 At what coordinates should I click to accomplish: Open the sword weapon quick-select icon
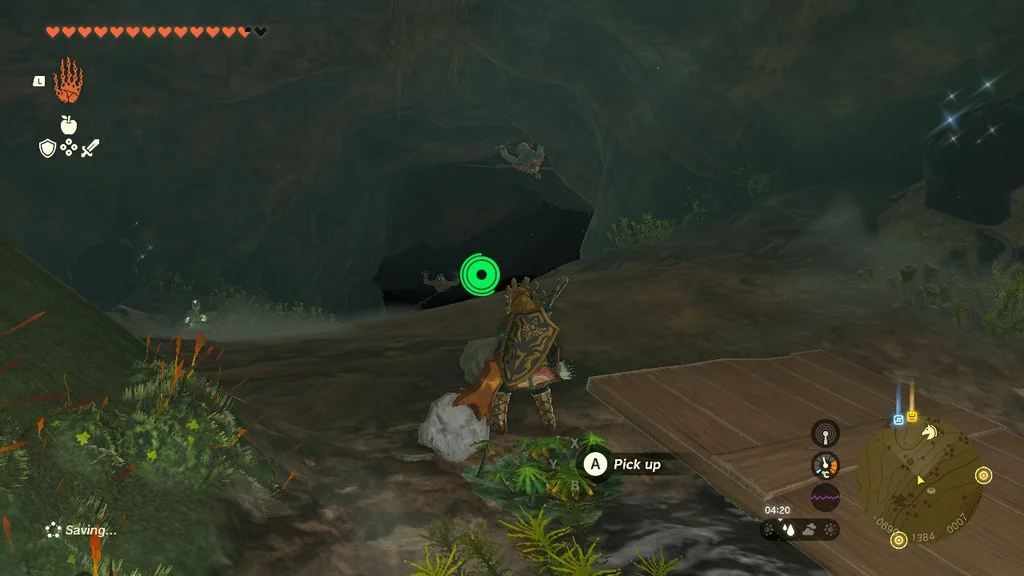pyautogui.click(x=90, y=148)
